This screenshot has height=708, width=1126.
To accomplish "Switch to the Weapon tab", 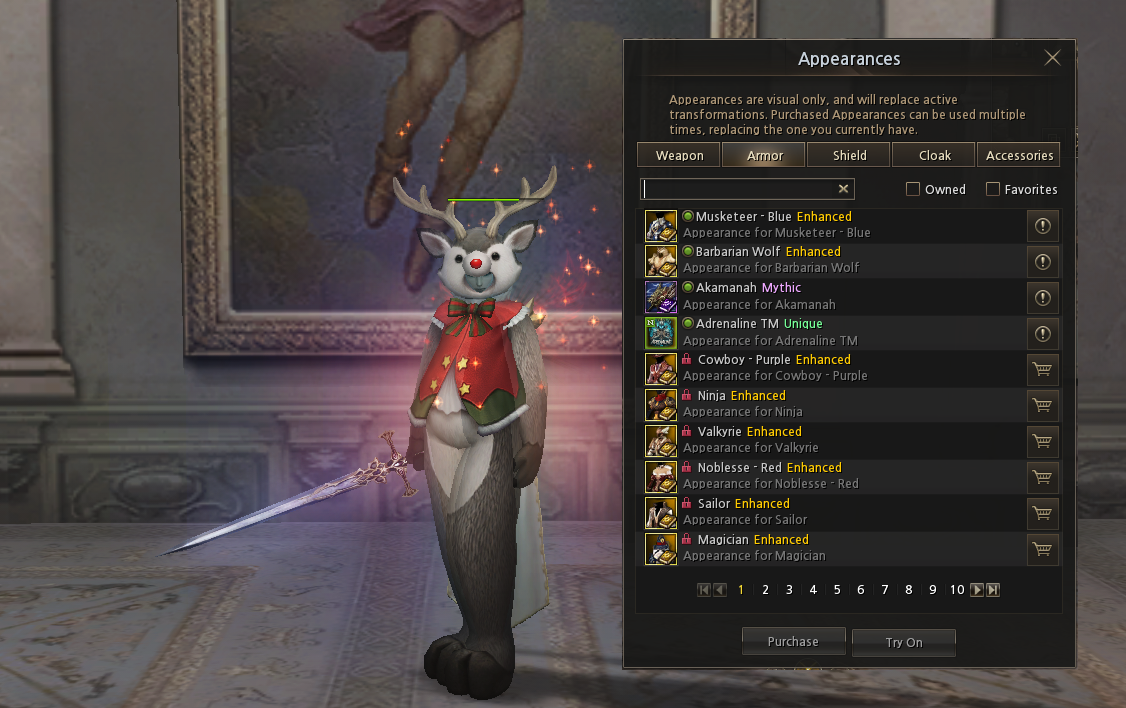I will pos(679,155).
